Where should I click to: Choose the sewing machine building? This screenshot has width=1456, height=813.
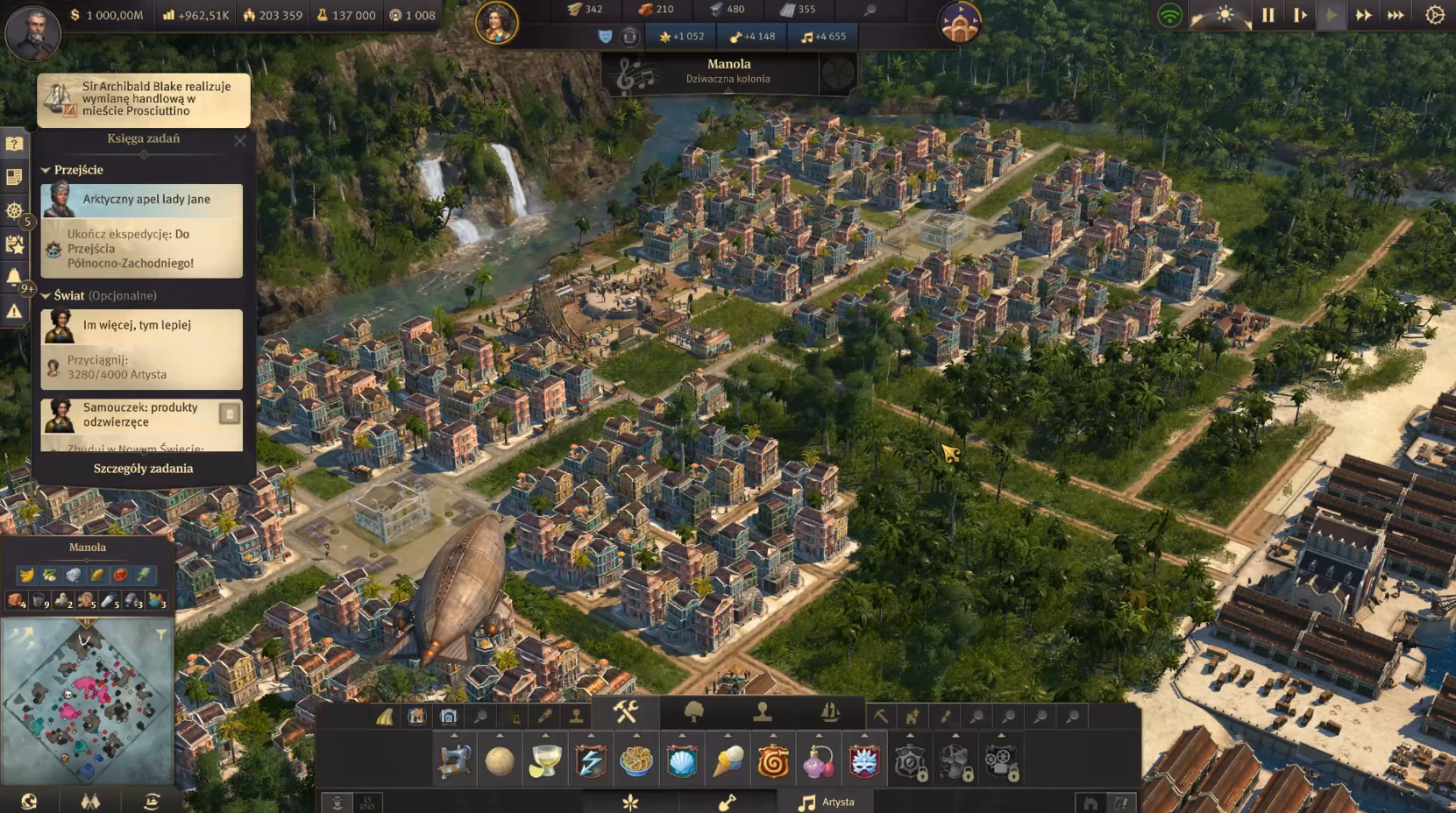[454, 761]
